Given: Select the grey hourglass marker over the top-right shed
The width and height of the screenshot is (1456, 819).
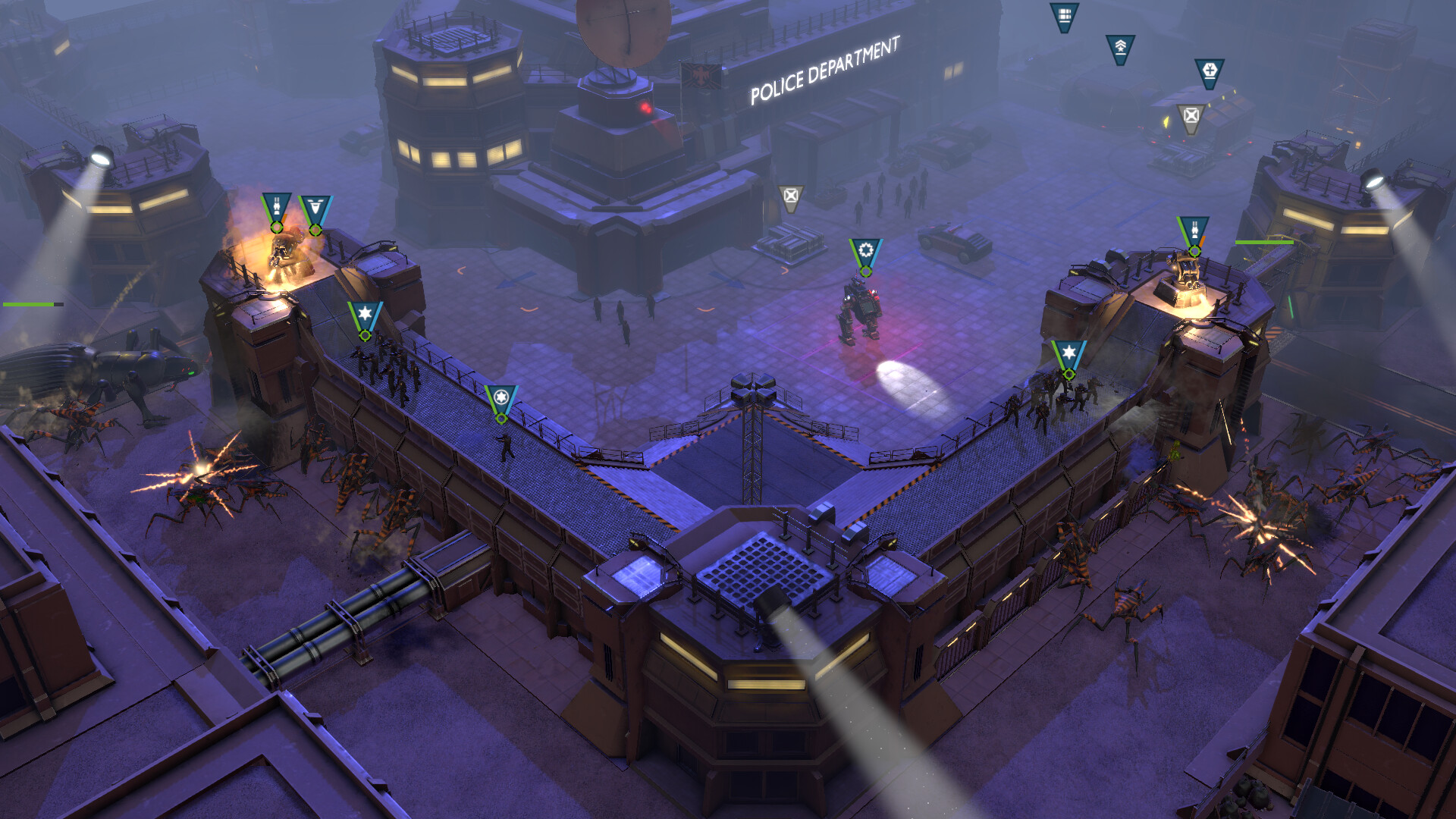Looking at the screenshot, I should click(x=1191, y=118).
